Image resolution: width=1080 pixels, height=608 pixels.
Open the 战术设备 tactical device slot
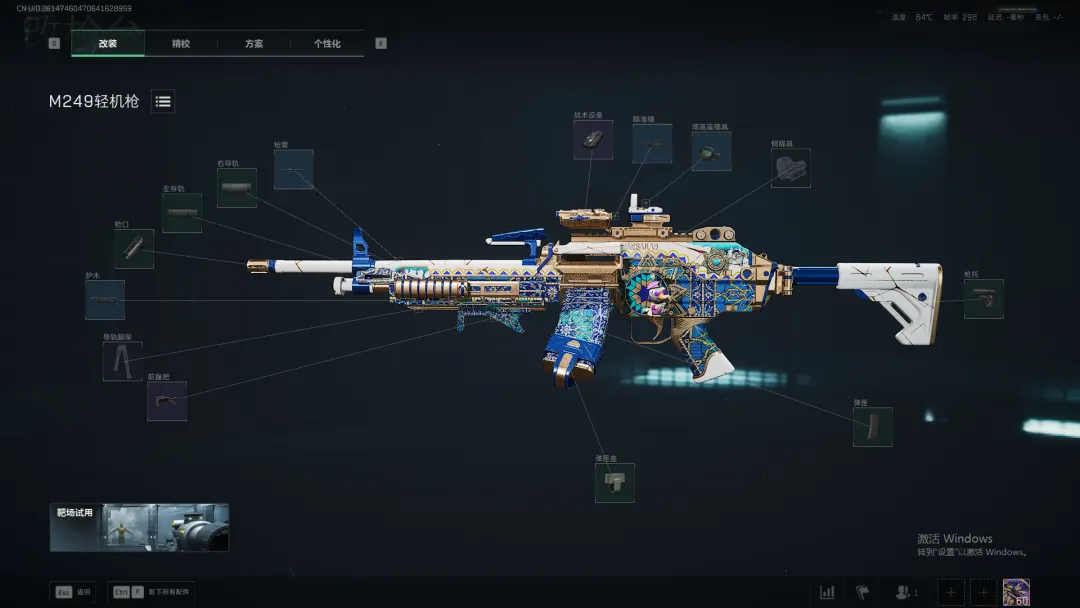pyautogui.click(x=593, y=140)
